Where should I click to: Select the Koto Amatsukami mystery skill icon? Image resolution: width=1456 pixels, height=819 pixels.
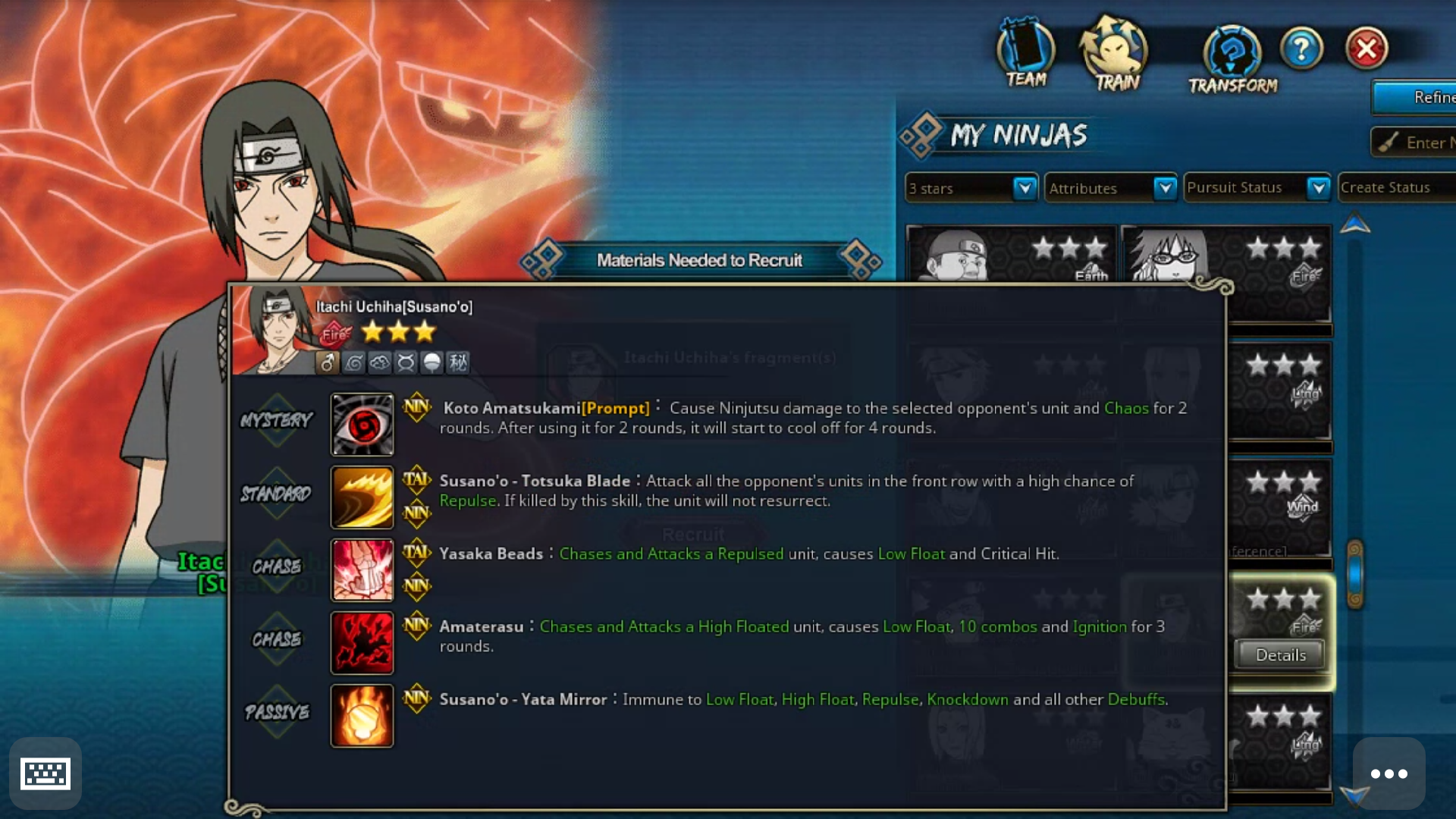pyautogui.click(x=362, y=424)
